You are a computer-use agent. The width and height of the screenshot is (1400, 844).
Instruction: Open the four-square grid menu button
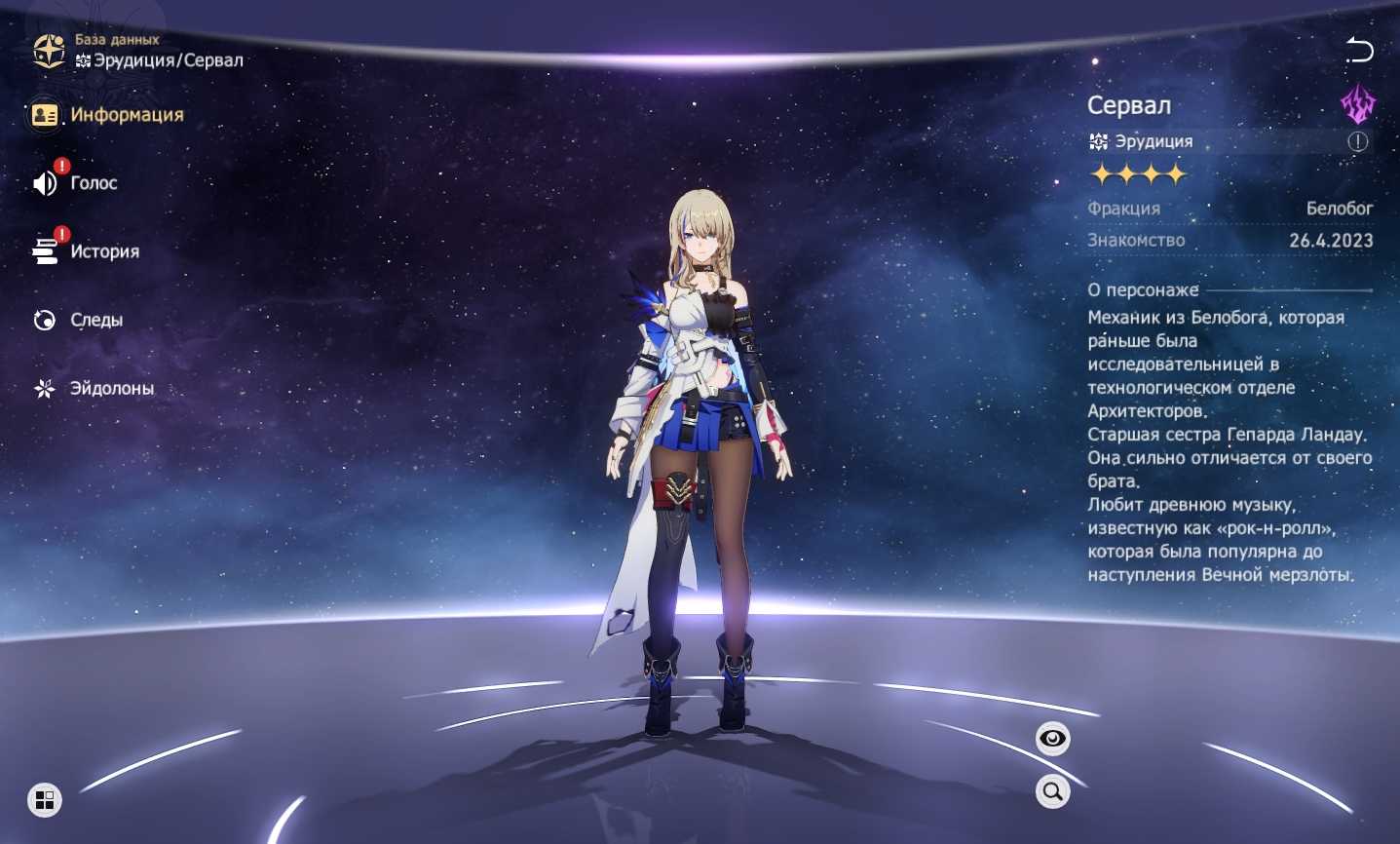click(45, 800)
